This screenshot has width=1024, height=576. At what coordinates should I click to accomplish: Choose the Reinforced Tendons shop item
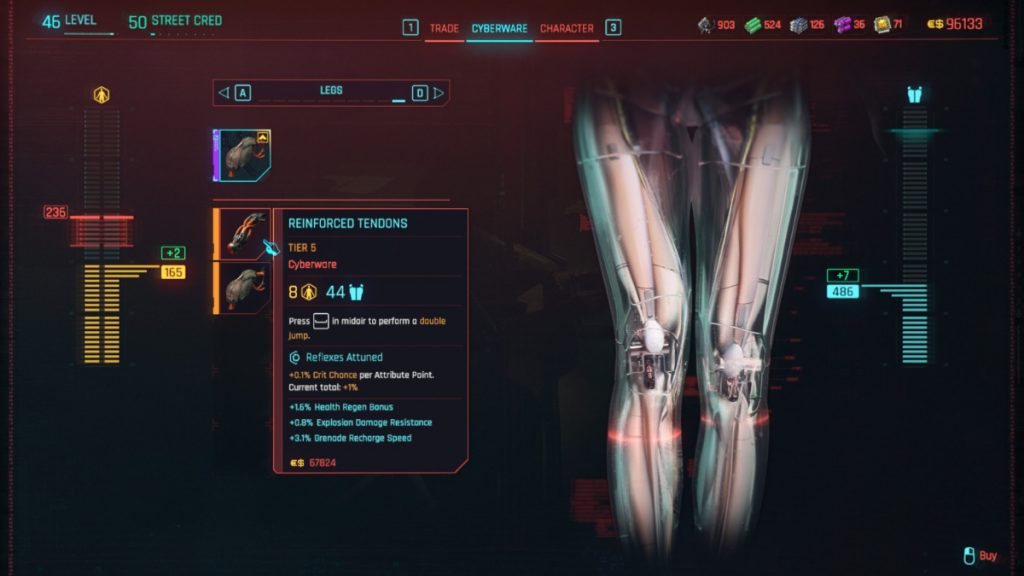[243, 234]
